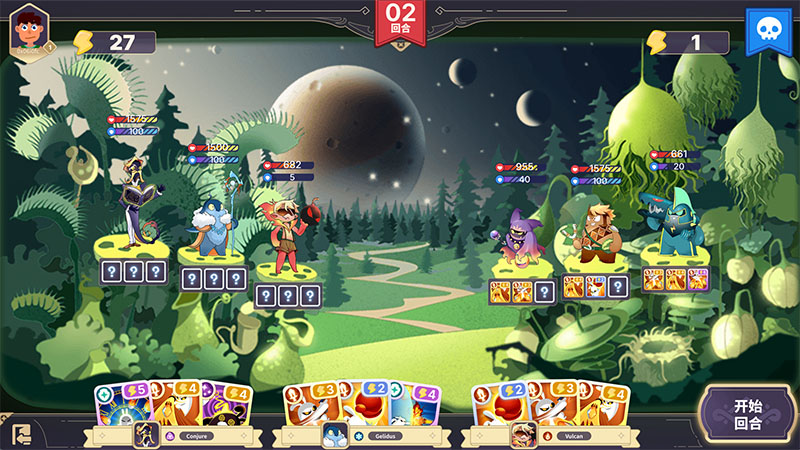800x450 pixels.
Task: Select the Vulcan hero portrait
Action: [x=523, y=435]
